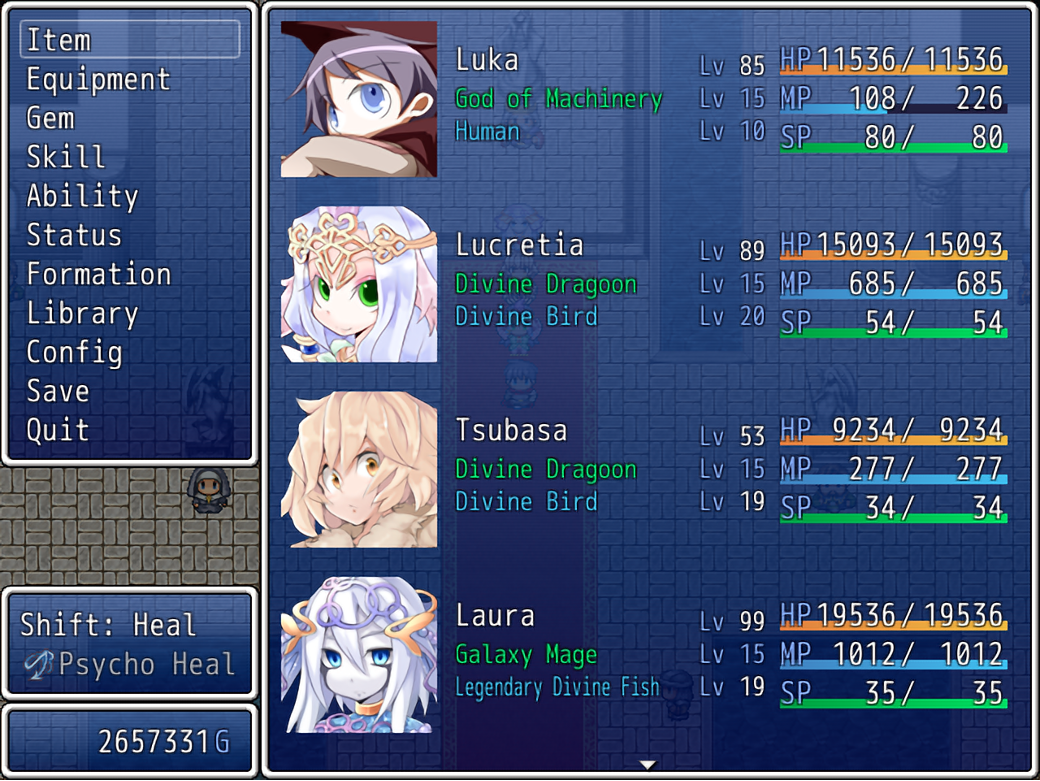Select Lucretia in the party list
The width and height of the screenshot is (1040, 781).
[x=647, y=284]
